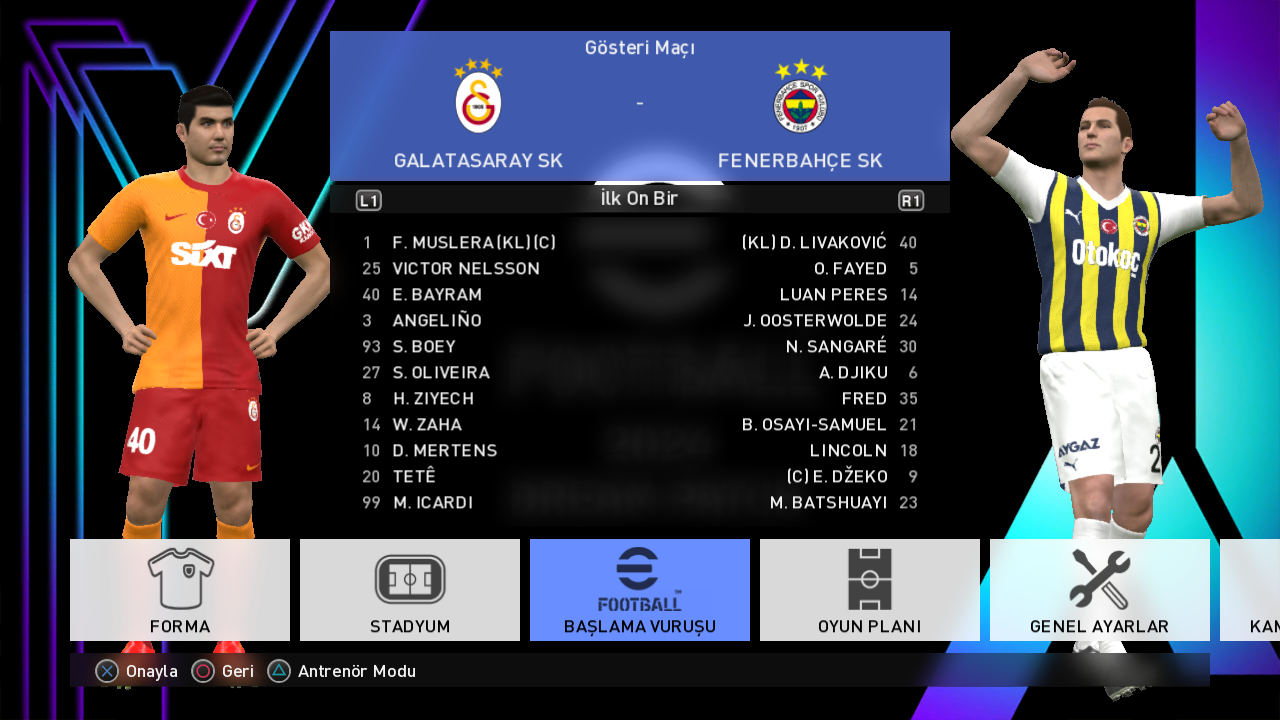Screen dimensions: 1280x720
Task: Select the Stadyum tile
Action: (x=410, y=590)
